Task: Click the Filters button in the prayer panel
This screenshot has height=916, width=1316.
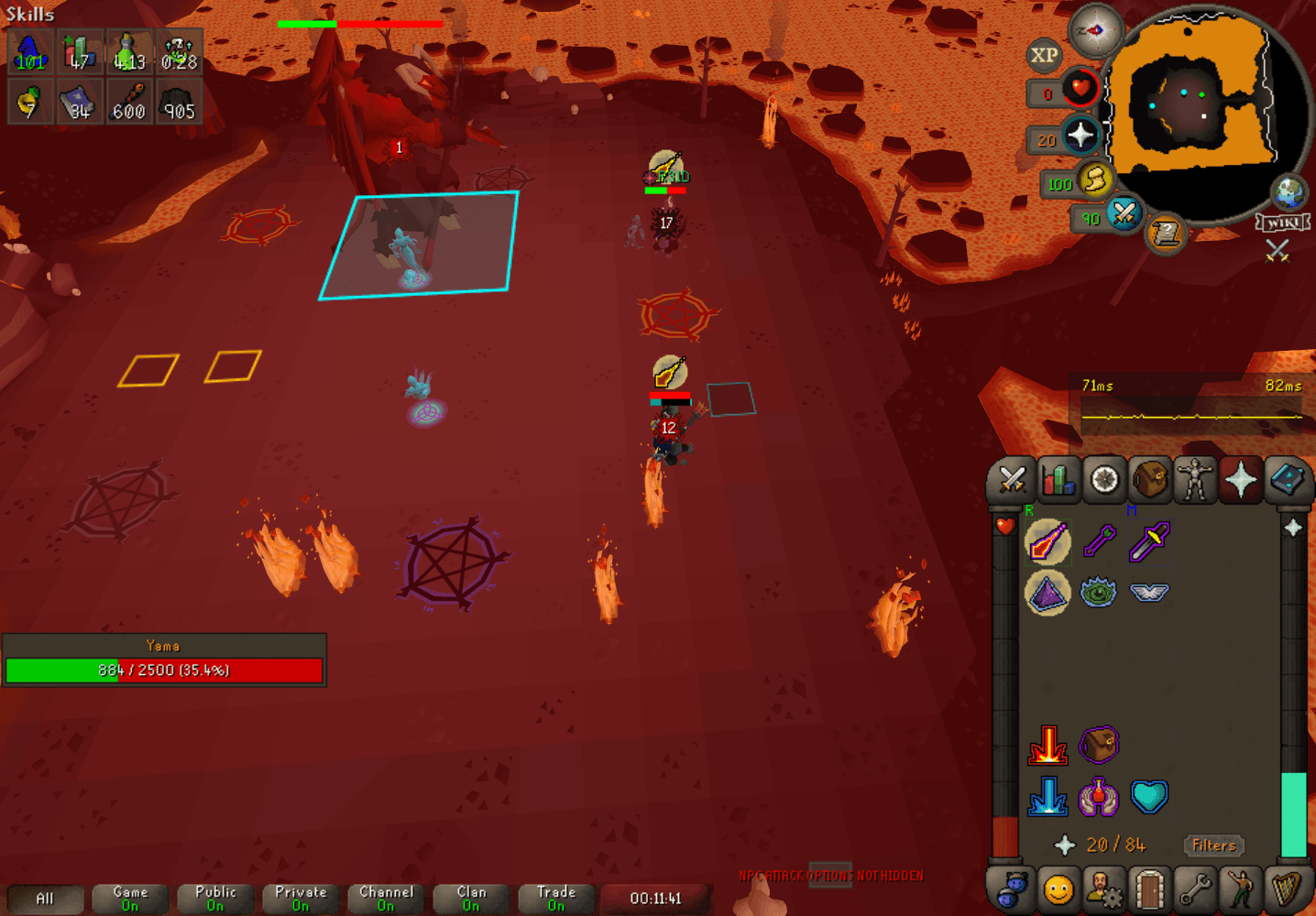Action: tap(1213, 845)
